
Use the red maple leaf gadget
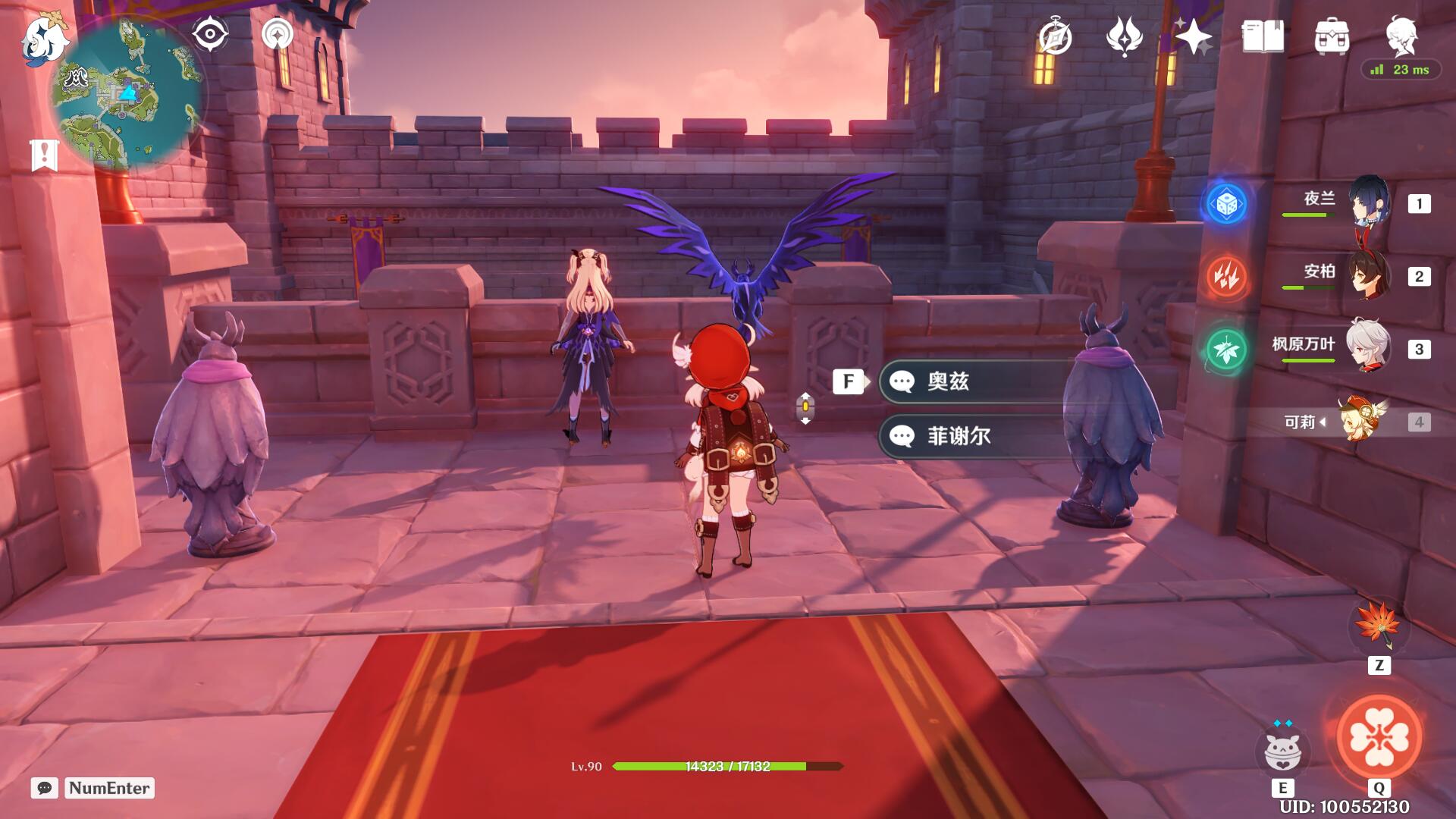[x=1378, y=626]
